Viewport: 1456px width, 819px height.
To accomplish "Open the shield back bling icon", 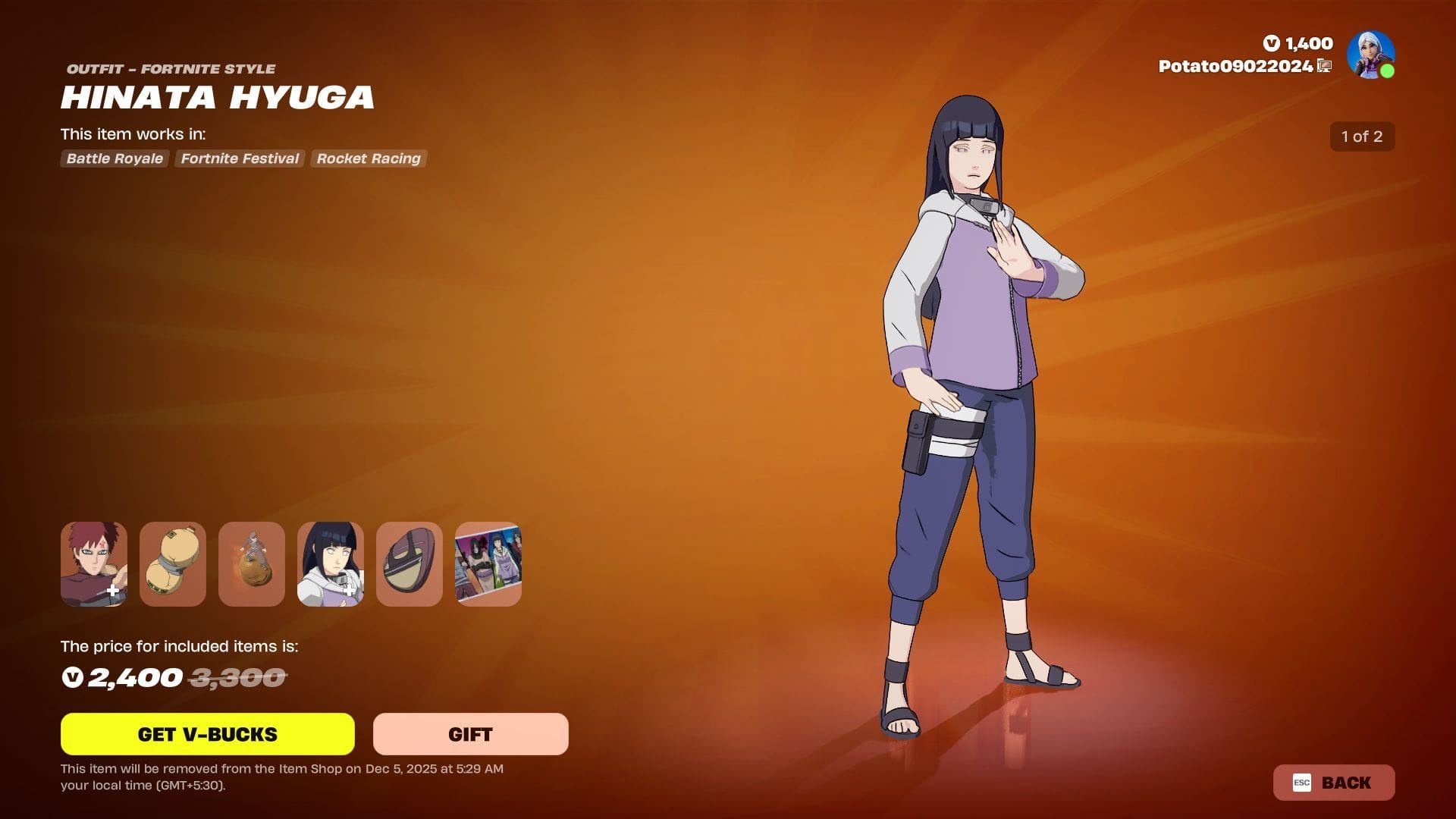I will 409,564.
